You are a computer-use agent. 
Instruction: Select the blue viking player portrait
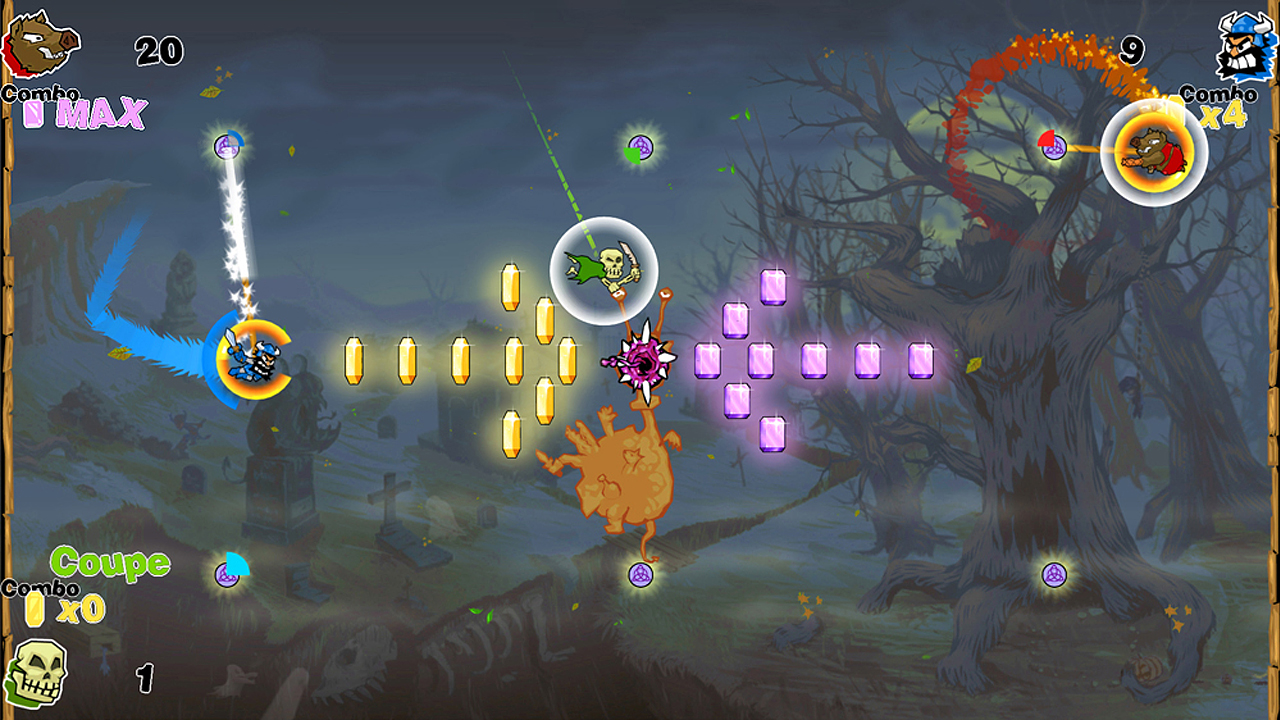point(1243,47)
